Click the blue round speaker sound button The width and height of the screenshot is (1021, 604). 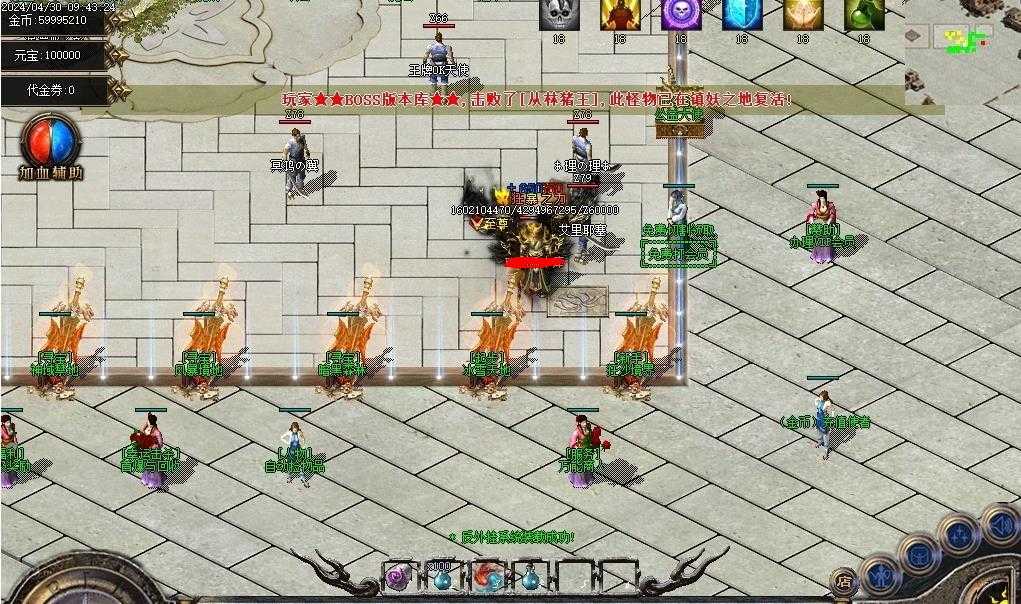(1000, 522)
